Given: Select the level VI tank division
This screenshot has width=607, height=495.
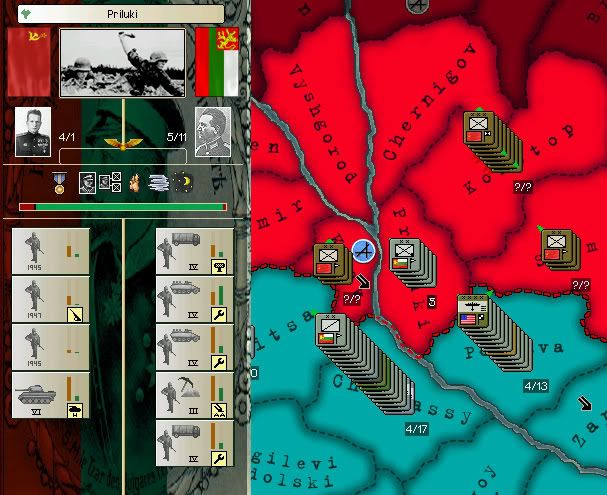Looking at the screenshot, I should coord(50,395).
